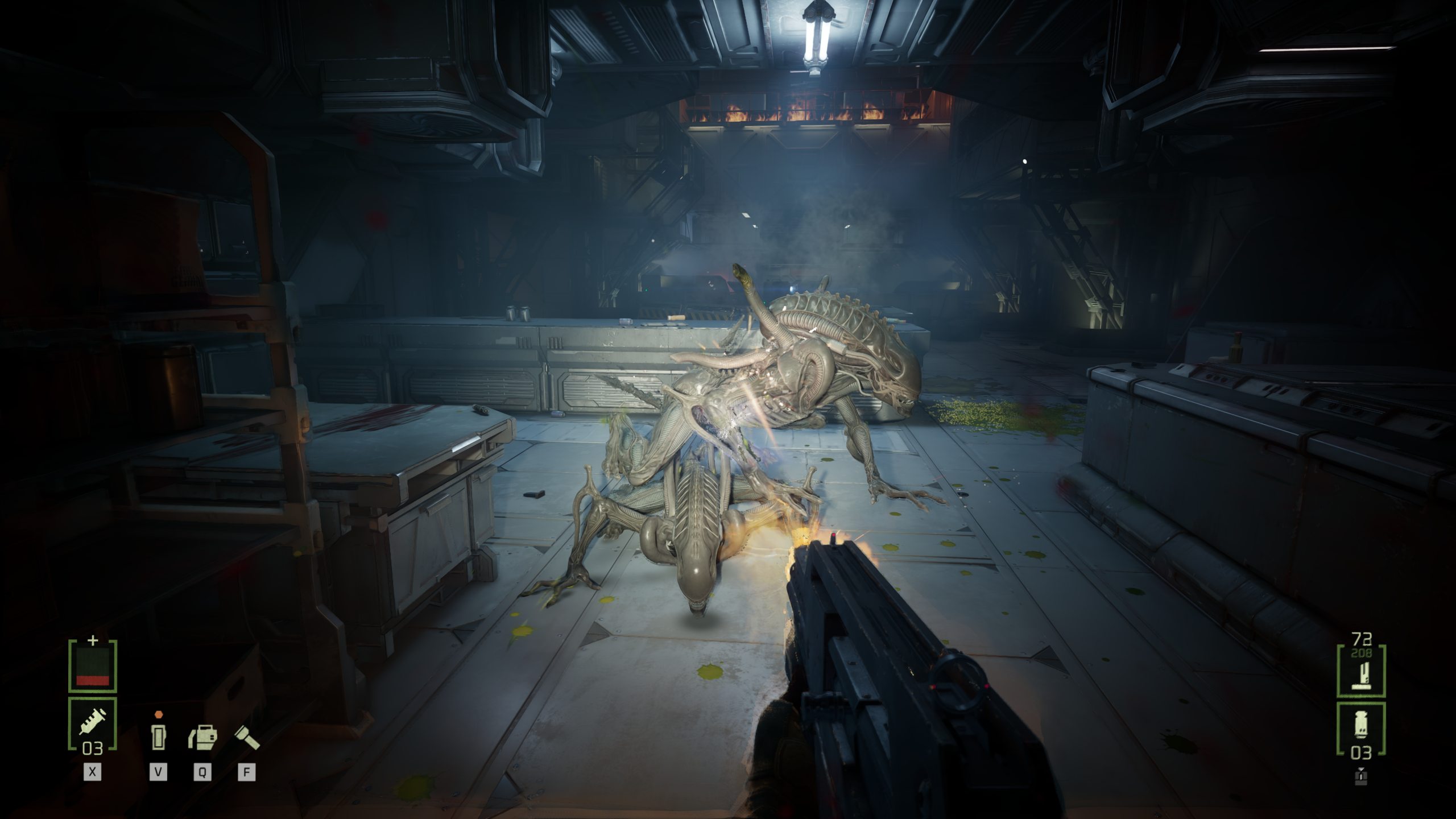Toggle the flashlight icon
This screenshot has width=1456, height=819.
pyautogui.click(x=247, y=737)
